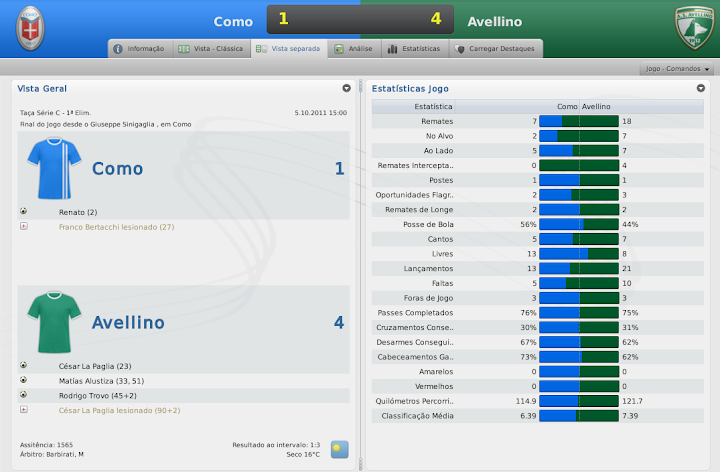This screenshot has width=720, height=472.
Task: Click the Como club badge
Action: coord(33,29)
